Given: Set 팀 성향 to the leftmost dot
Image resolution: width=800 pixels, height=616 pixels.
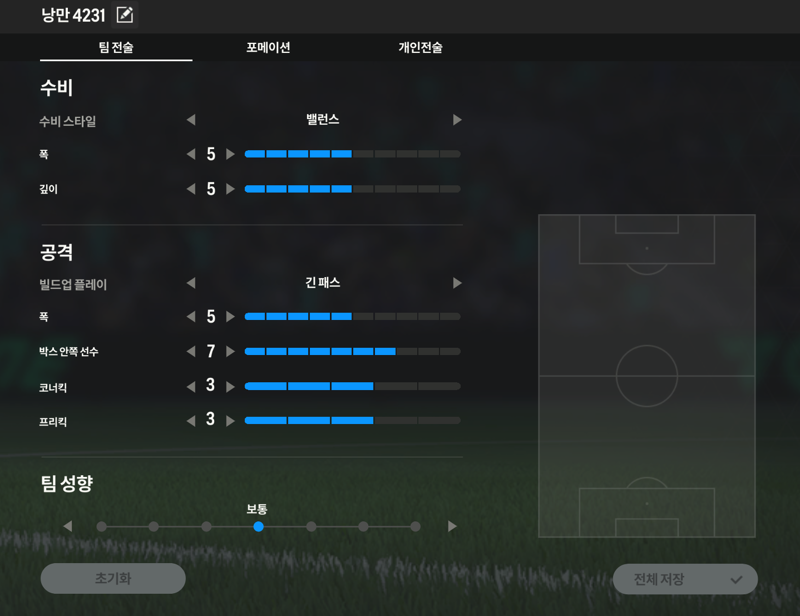Looking at the screenshot, I should 102,526.
